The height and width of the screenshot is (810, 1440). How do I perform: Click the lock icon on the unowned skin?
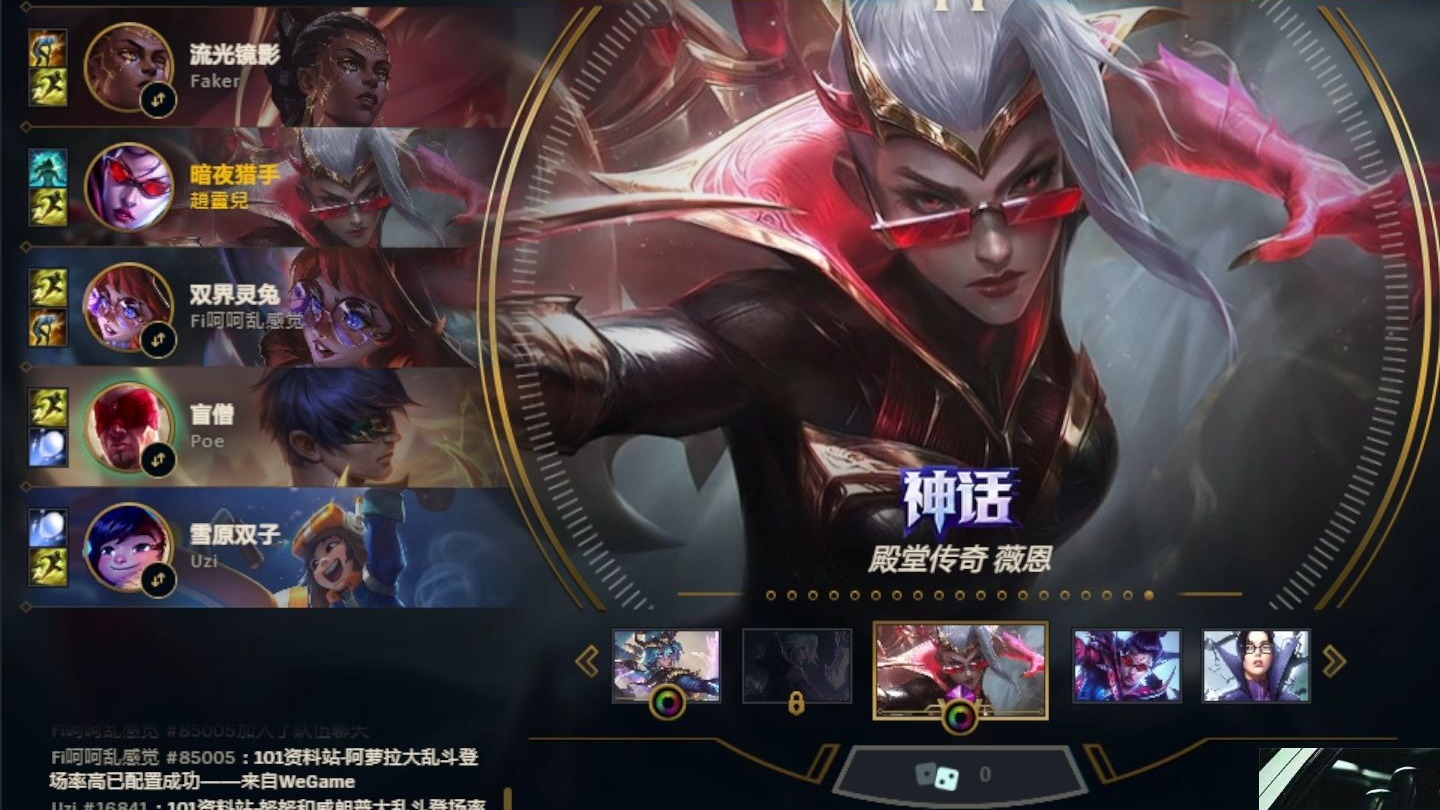[x=796, y=702]
